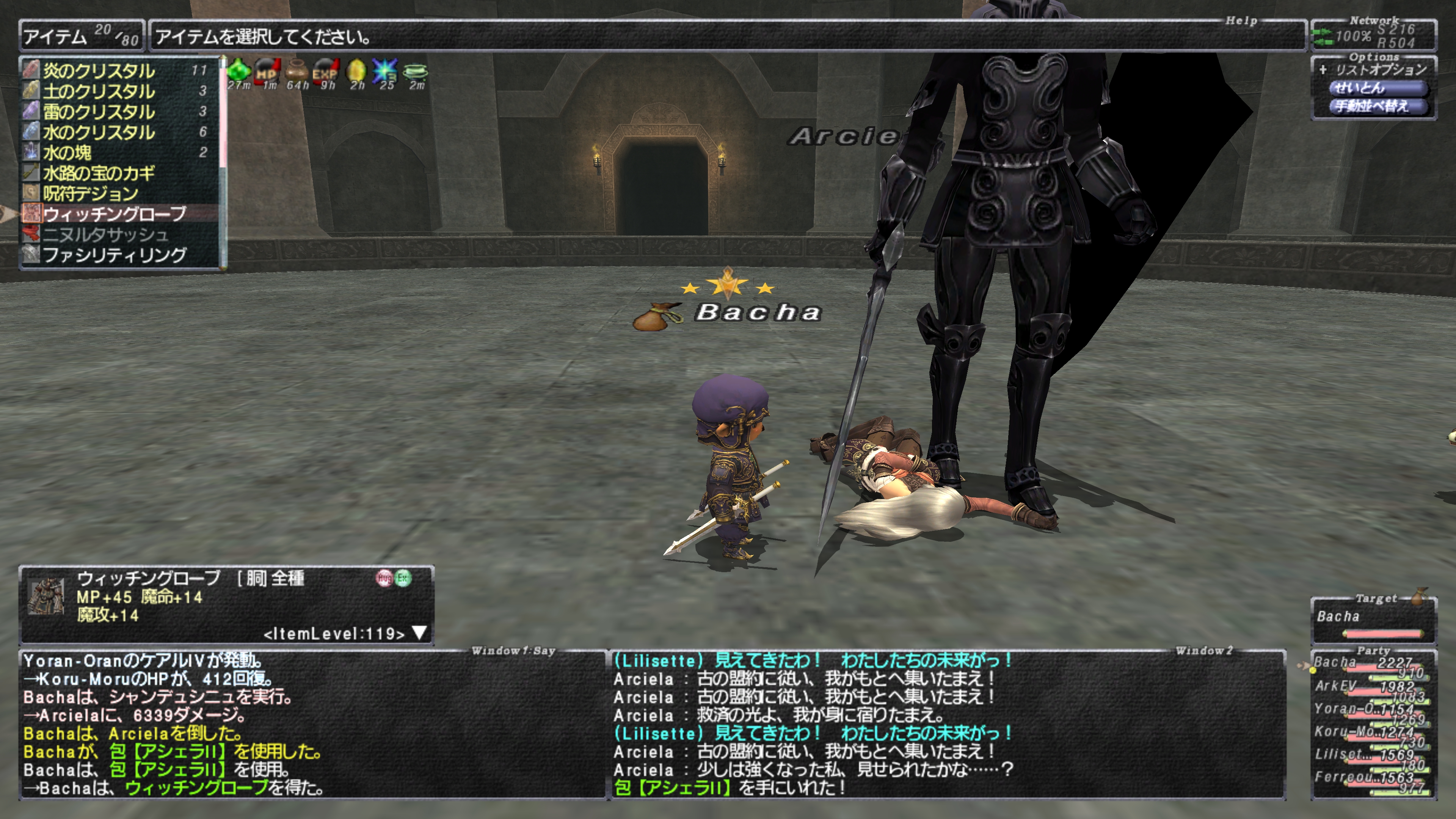The width and height of the screenshot is (1456, 819).
Task: Choose 水の塊 in the item list
Action: tap(67, 152)
